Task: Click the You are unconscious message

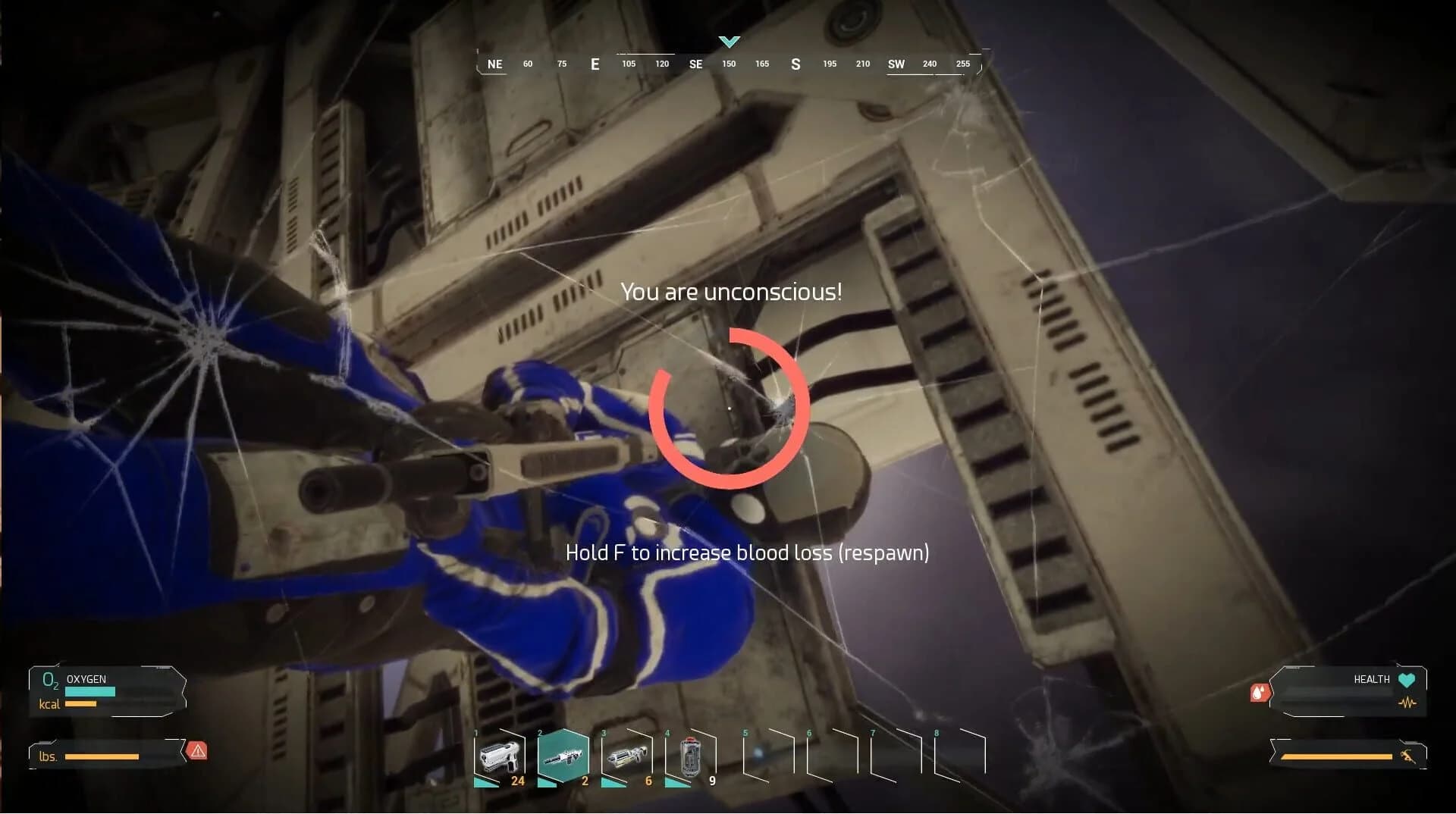Action: (731, 291)
